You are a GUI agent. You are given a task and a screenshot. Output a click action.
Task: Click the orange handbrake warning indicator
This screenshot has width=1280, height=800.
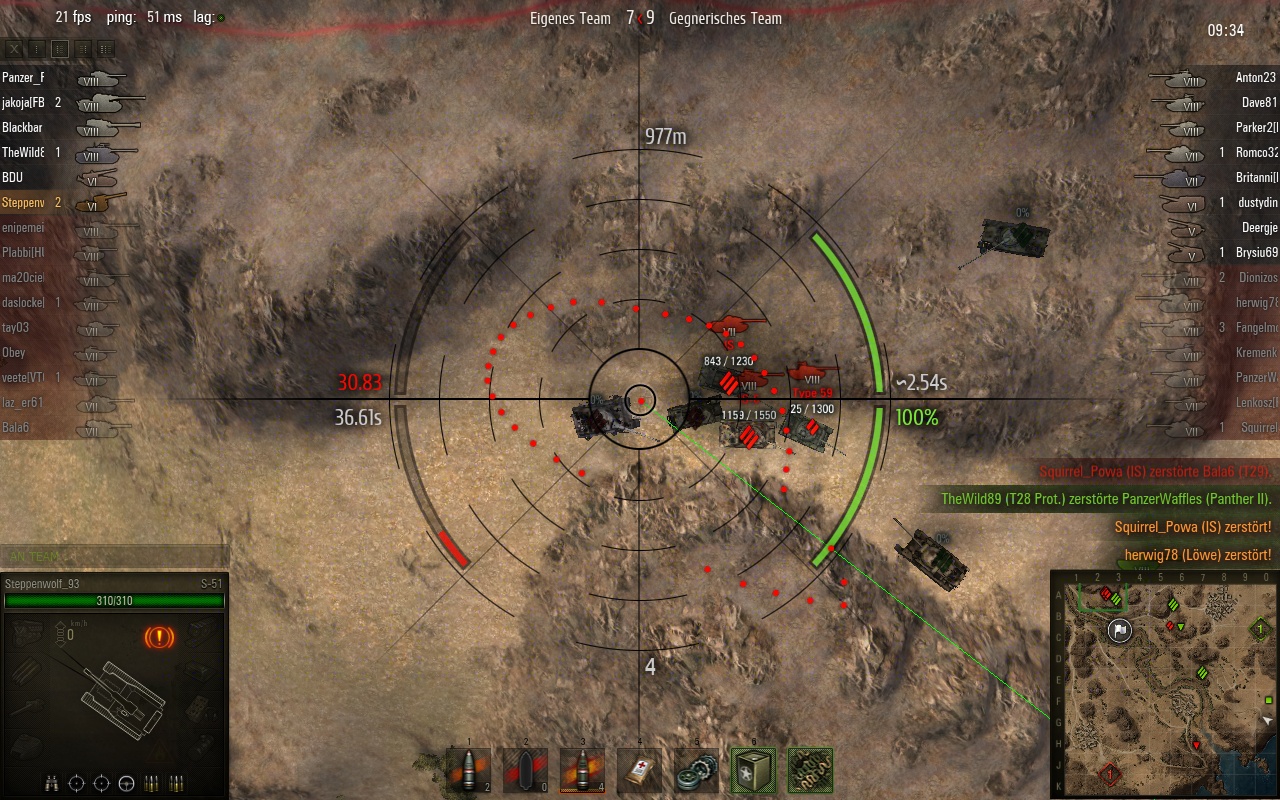(x=158, y=636)
